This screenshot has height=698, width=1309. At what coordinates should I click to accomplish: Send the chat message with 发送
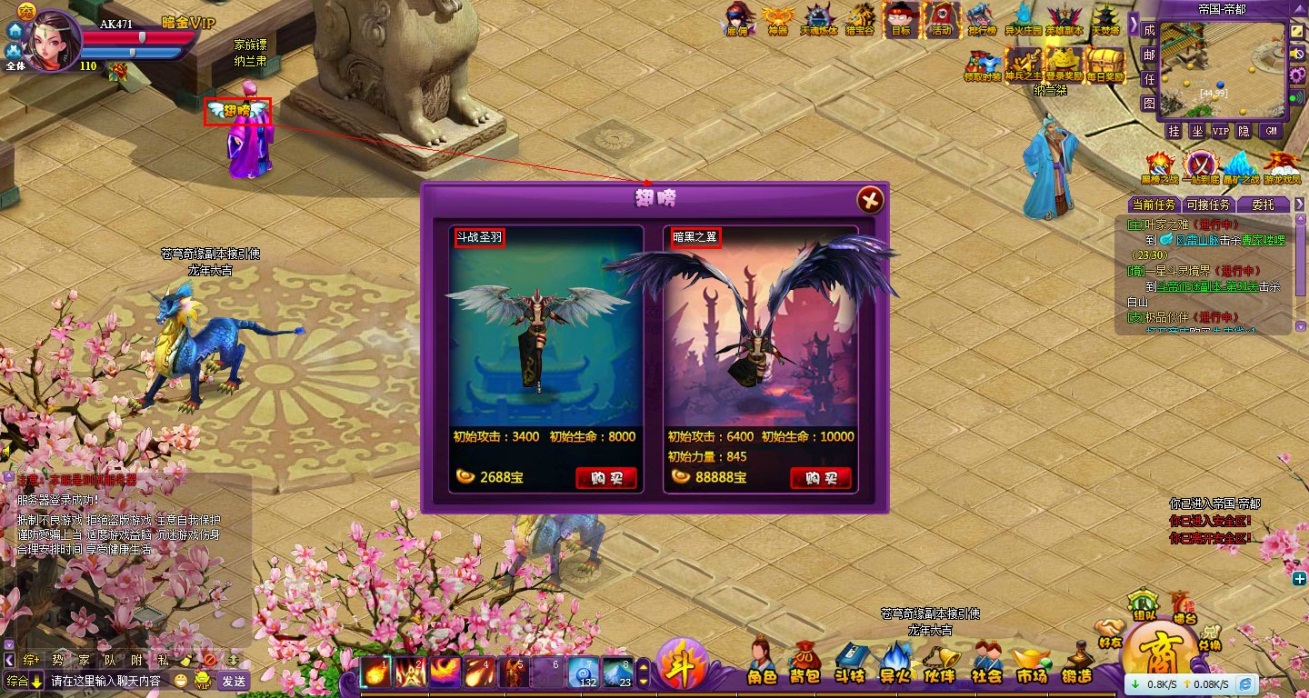233,681
